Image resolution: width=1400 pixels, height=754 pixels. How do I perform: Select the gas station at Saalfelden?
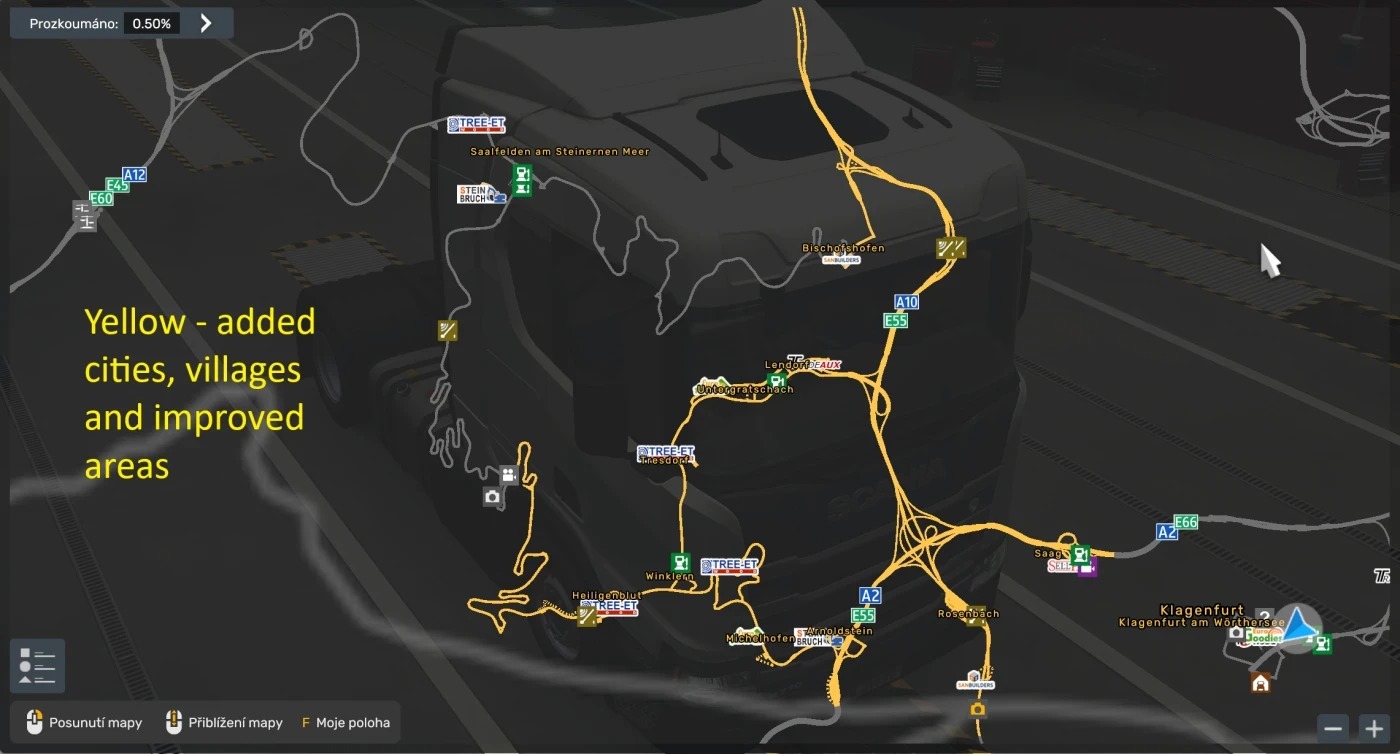(521, 174)
